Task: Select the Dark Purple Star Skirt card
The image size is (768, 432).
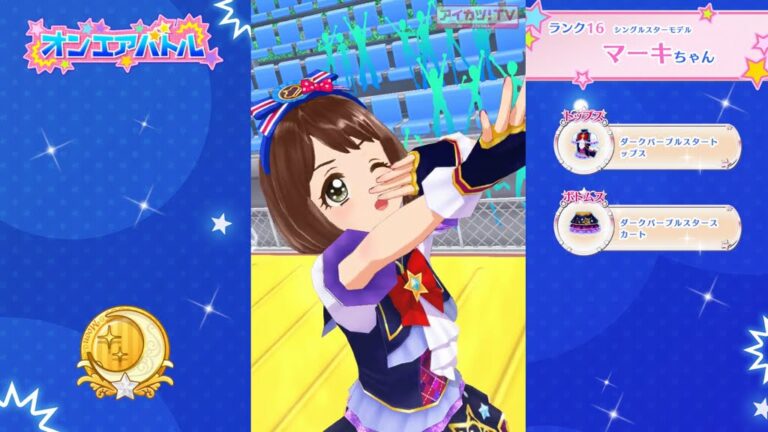Action: pyautogui.click(x=648, y=227)
